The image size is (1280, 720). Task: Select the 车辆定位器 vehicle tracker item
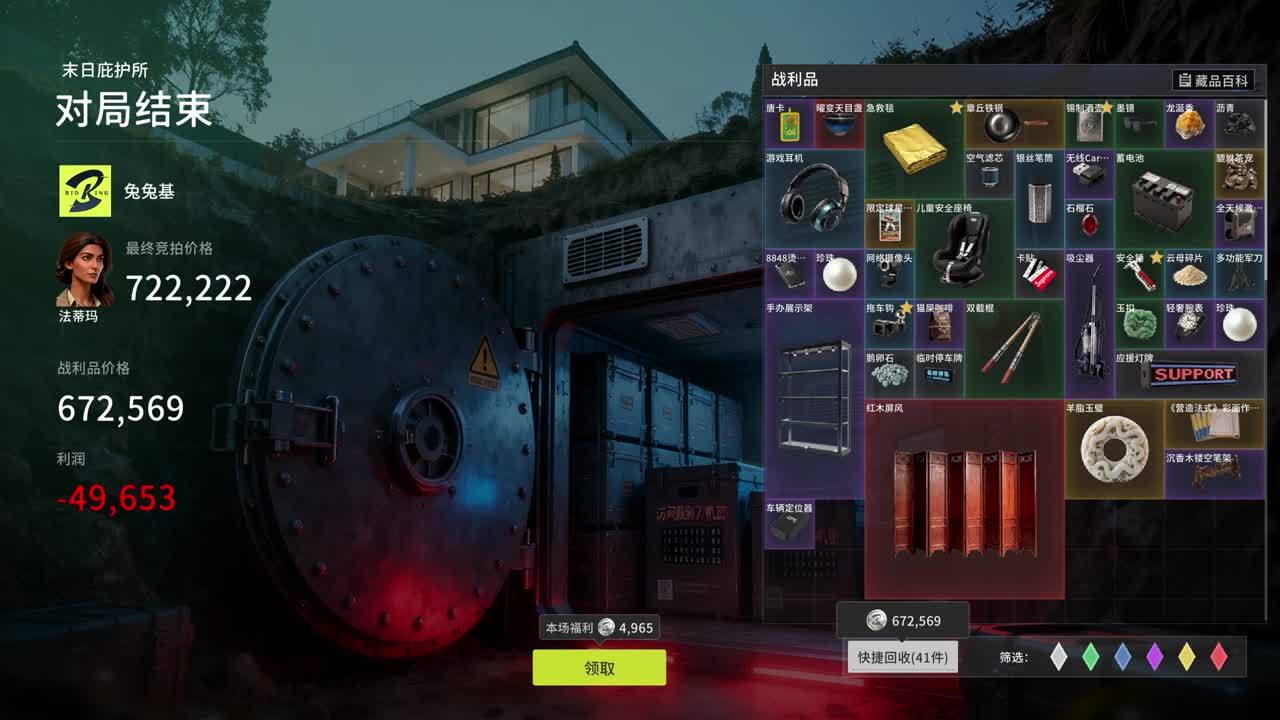789,525
